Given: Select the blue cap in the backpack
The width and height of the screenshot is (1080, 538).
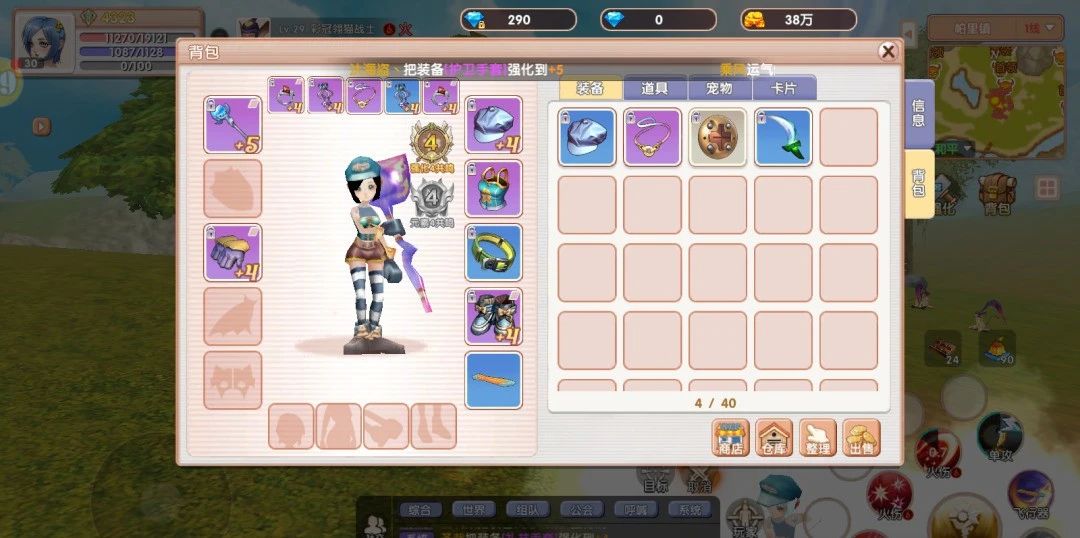Looking at the screenshot, I should pos(587,137).
